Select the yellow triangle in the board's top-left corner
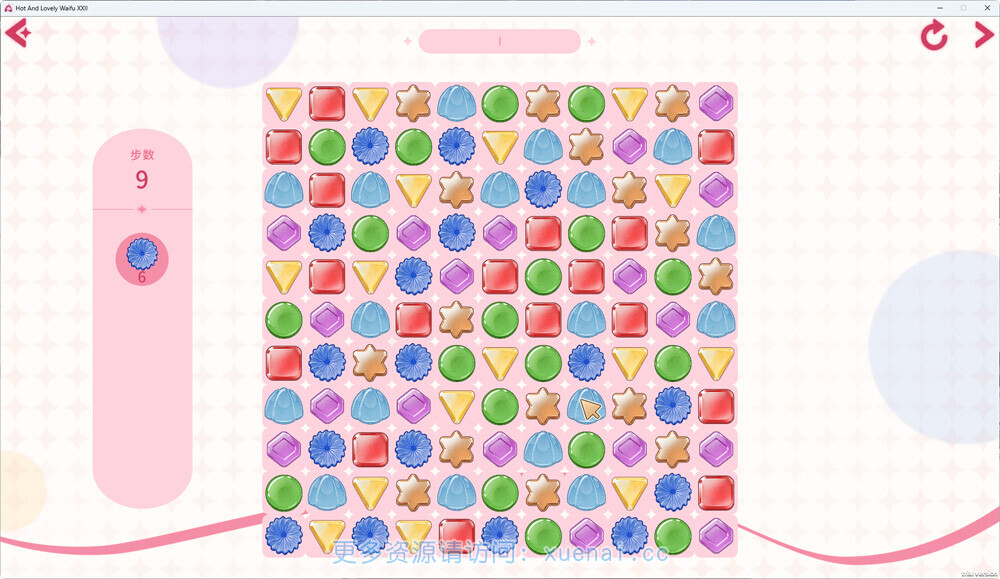Viewport: 1000px width, 579px height. (284, 102)
